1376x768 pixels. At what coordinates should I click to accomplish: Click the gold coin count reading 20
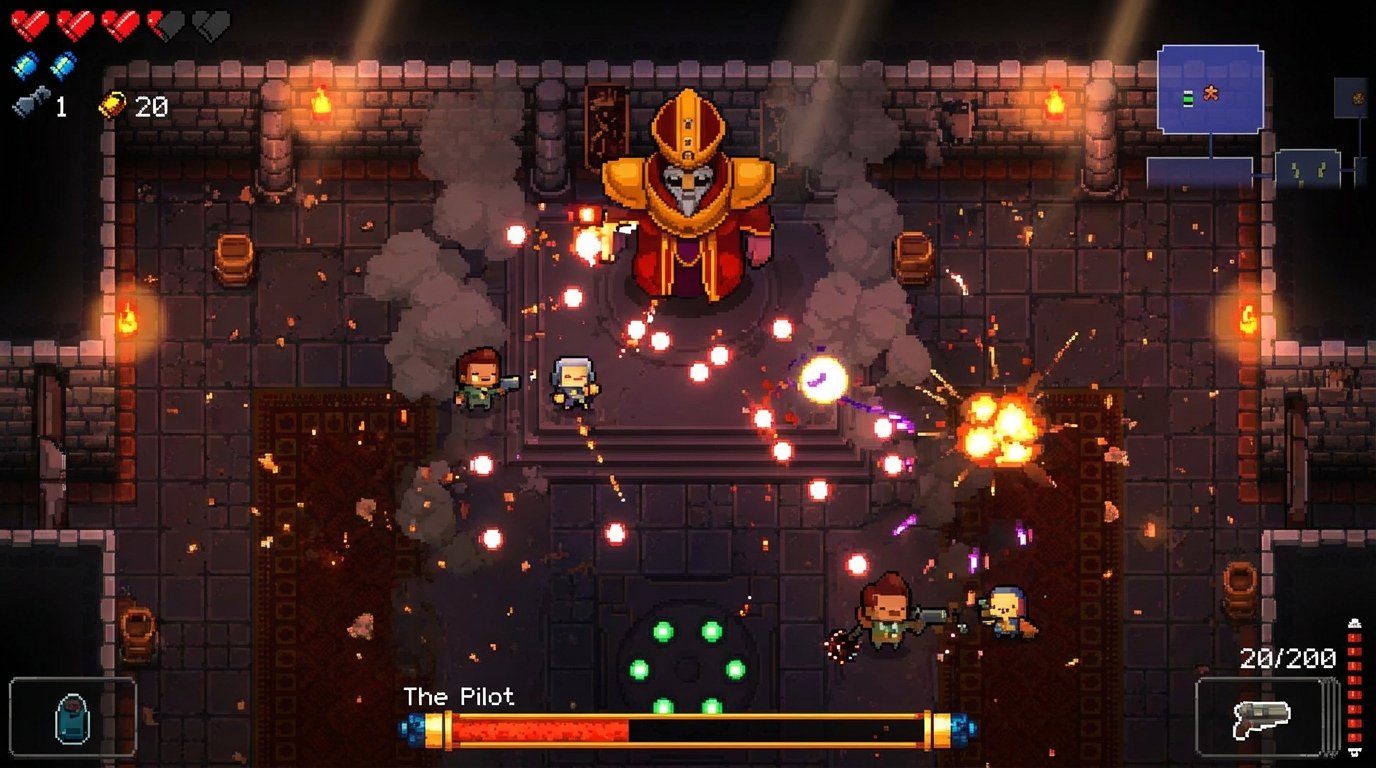[153, 105]
